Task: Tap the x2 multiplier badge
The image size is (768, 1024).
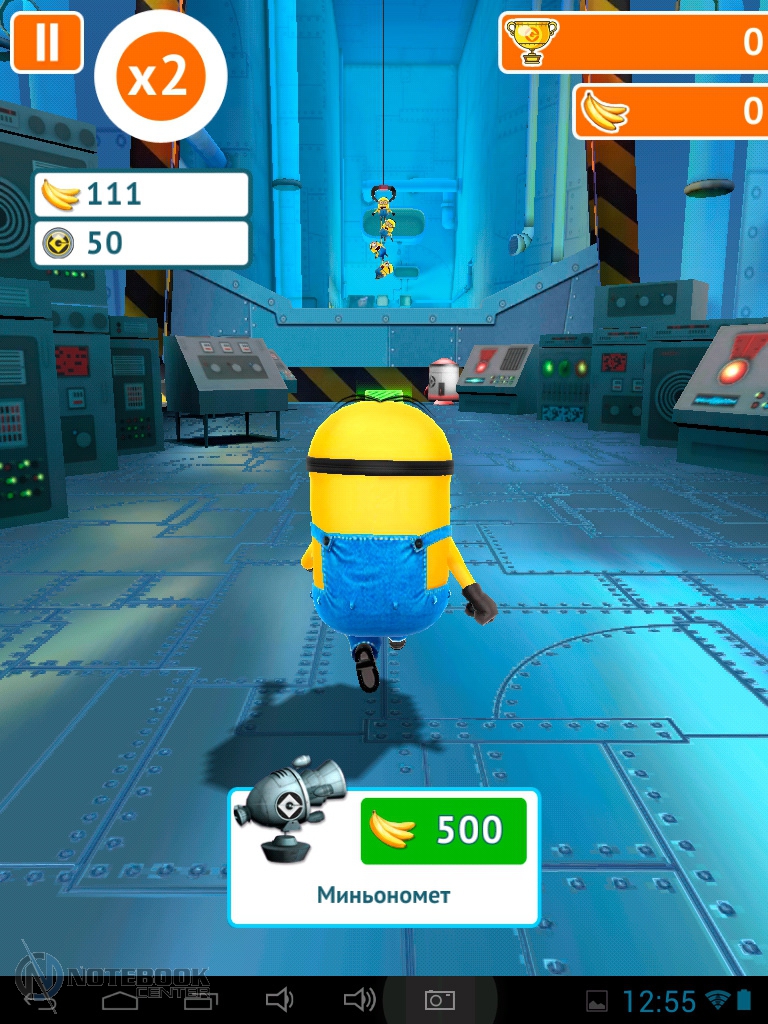Action: point(160,76)
